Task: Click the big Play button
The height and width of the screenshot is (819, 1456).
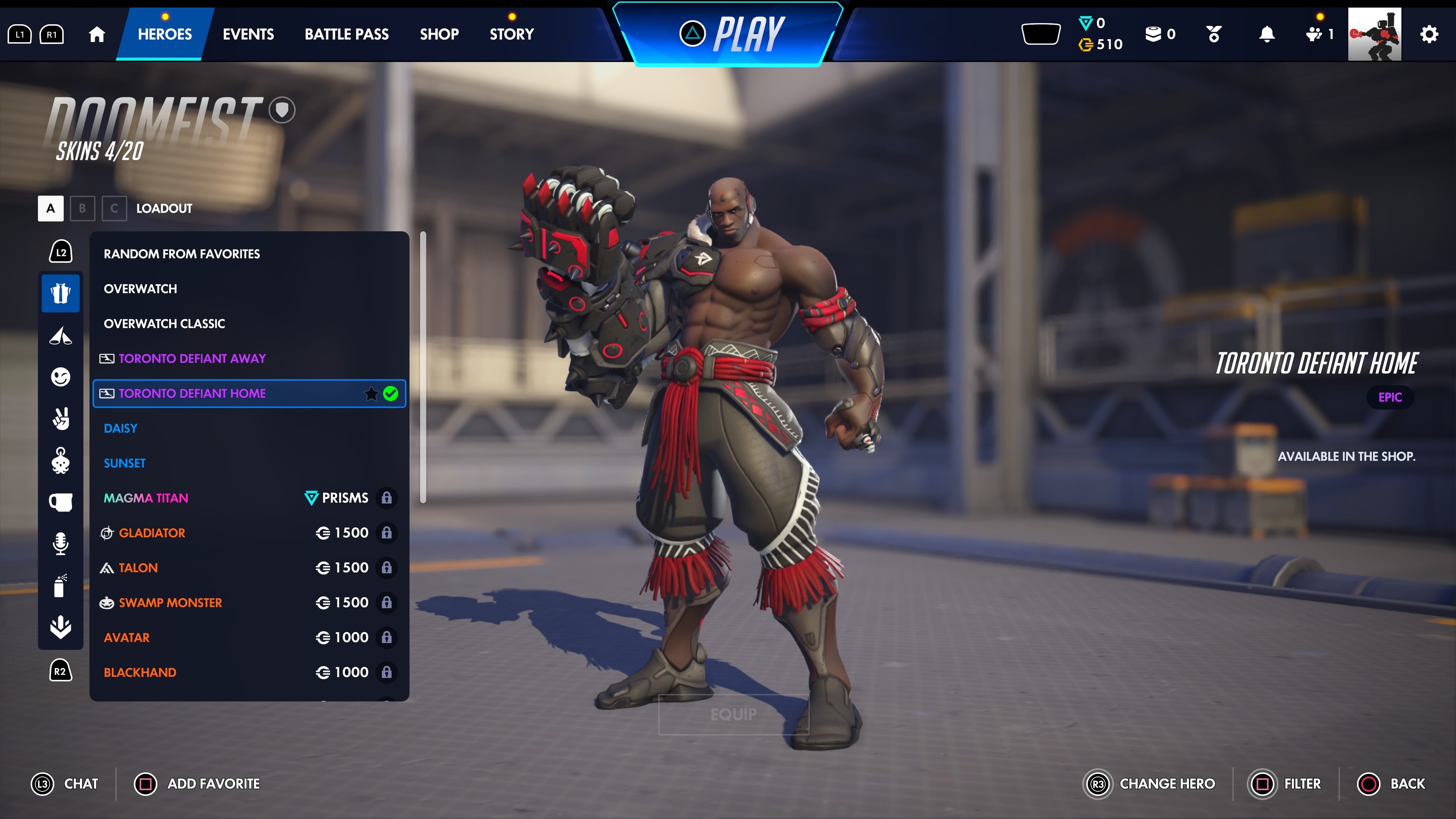Action: [731, 34]
